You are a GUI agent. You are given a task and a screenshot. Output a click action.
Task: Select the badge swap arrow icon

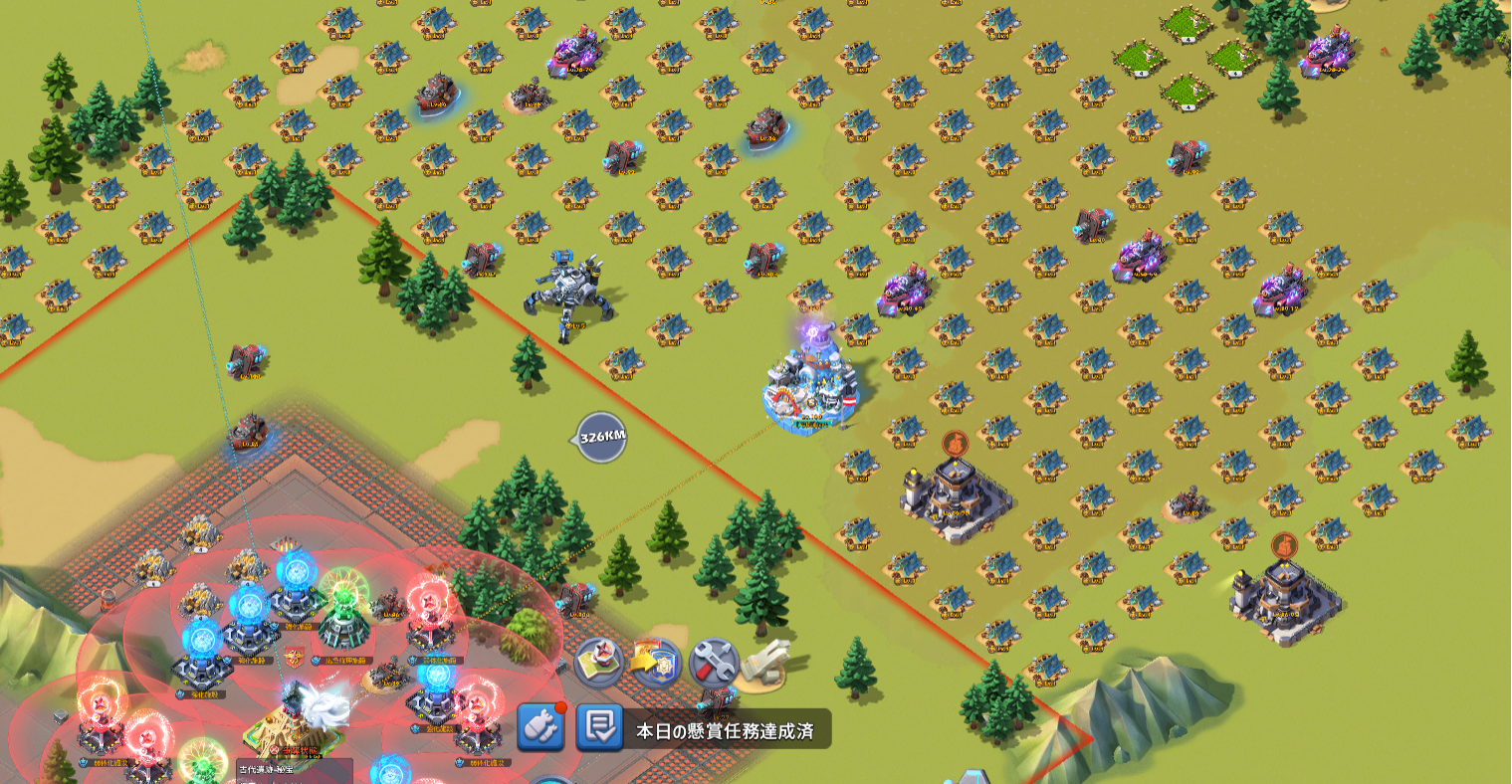(656, 662)
